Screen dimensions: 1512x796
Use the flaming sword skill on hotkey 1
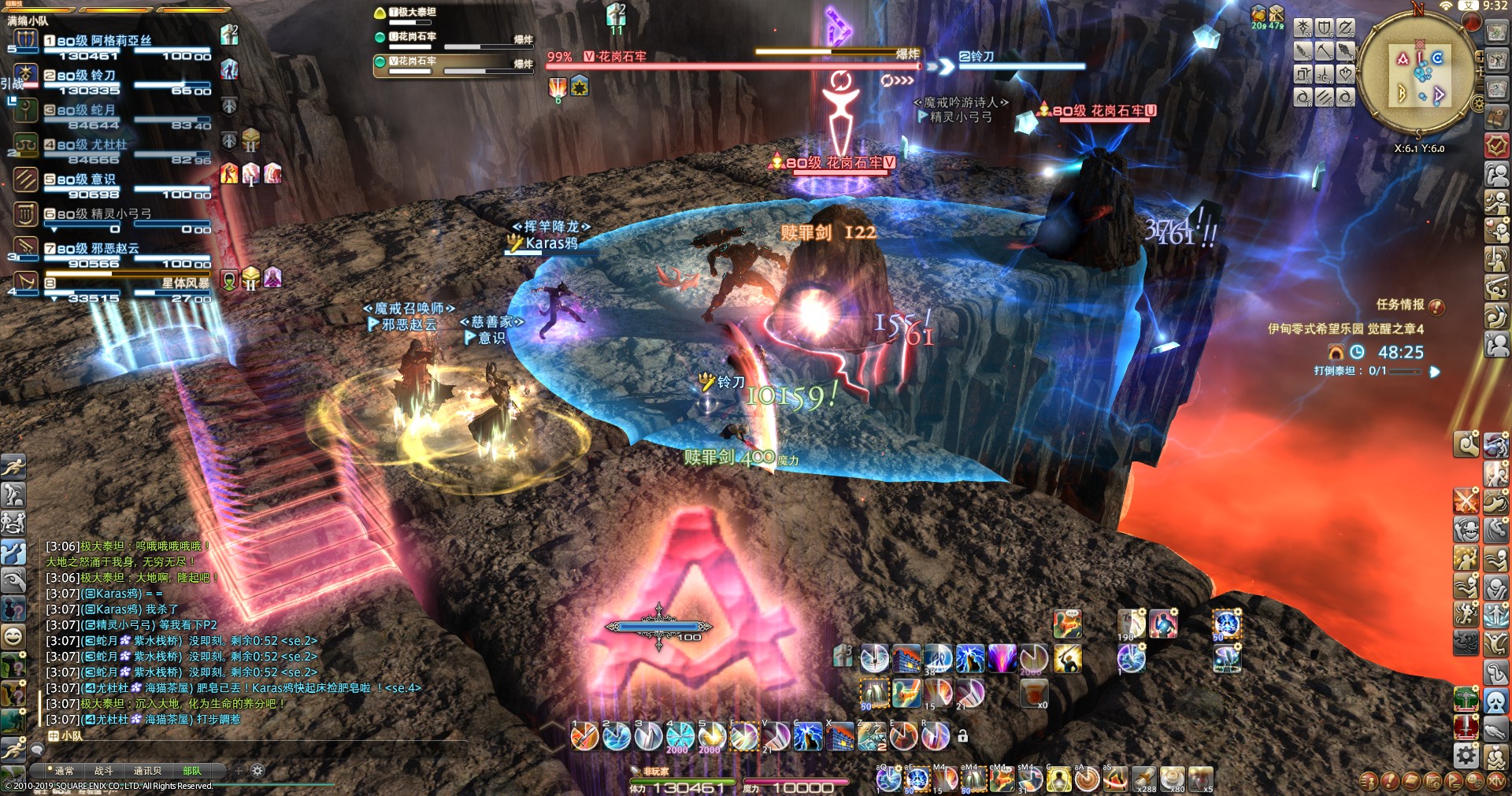point(584,737)
